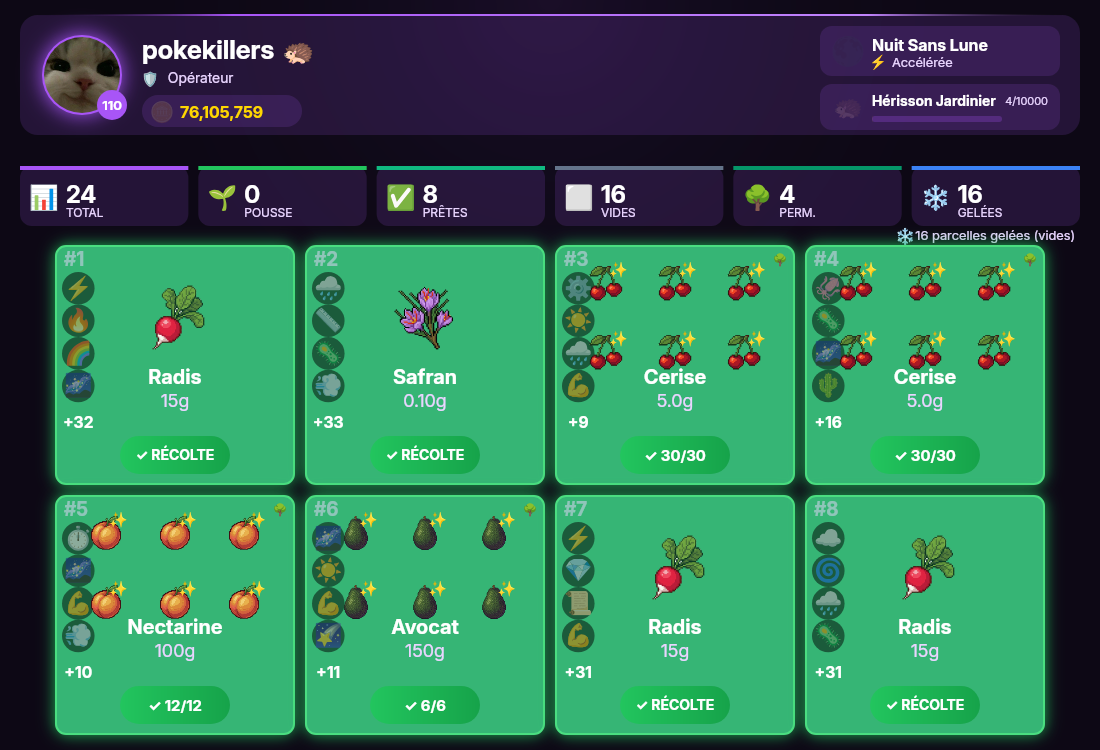
Task: Open the Nuit Sans Lune event panel
Action: pyautogui.click(x=939, y=52)
